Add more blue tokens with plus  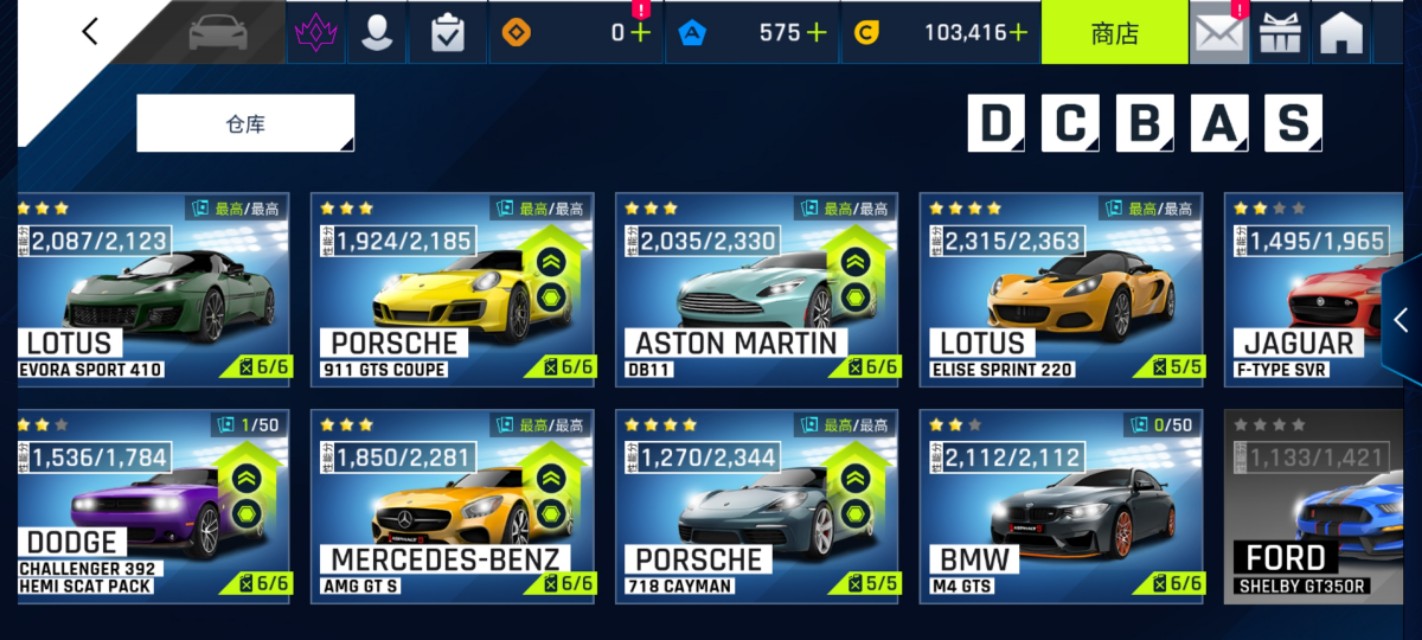(x=817, y=33)
